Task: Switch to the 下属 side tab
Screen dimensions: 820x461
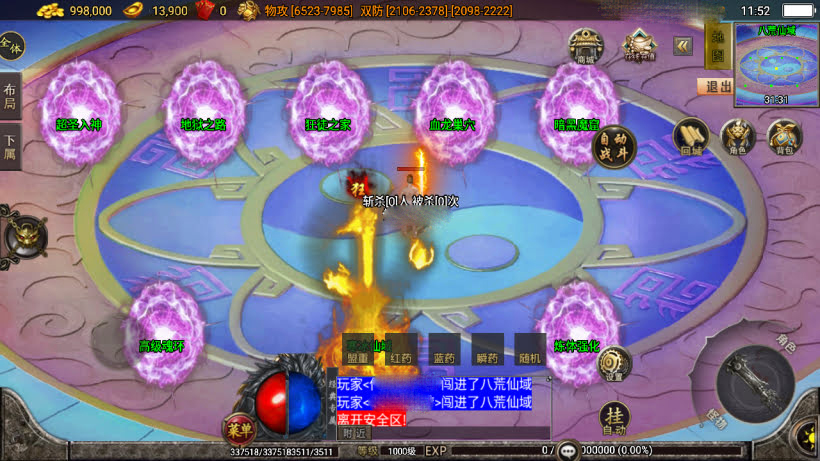Action: click(x=10, y=147)
